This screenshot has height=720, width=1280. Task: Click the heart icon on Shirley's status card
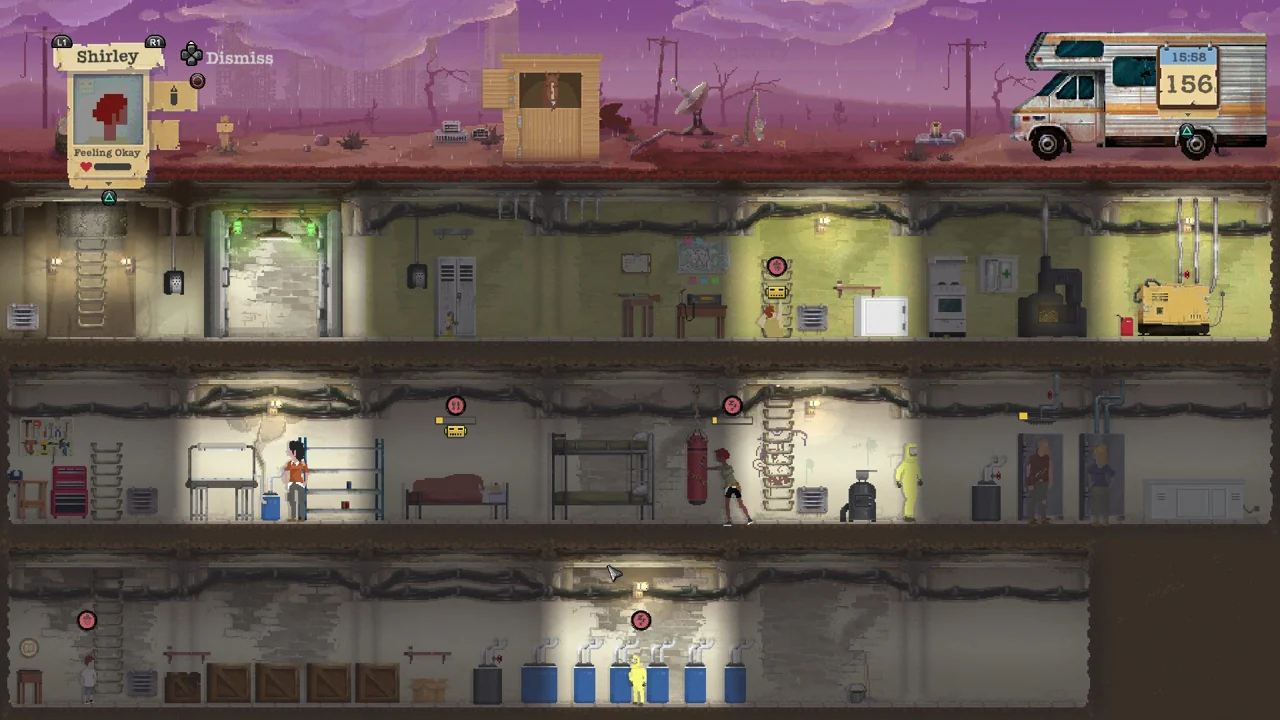86,166
